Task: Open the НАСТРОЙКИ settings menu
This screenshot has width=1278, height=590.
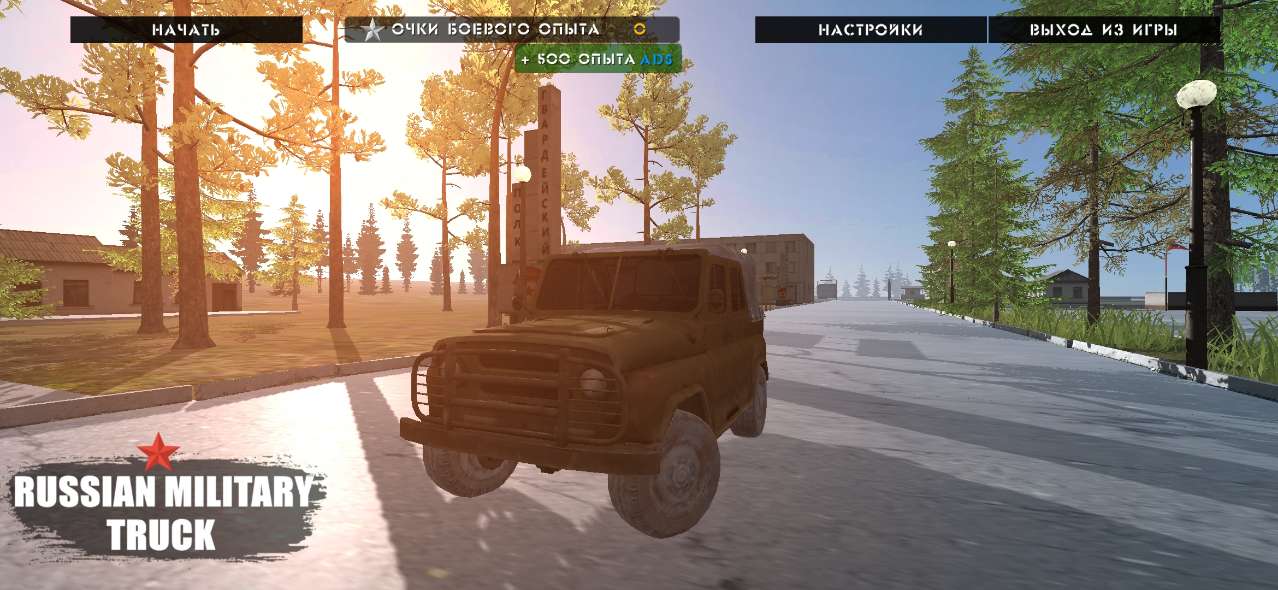Action: pyautogui.click(x=870, y=30)
